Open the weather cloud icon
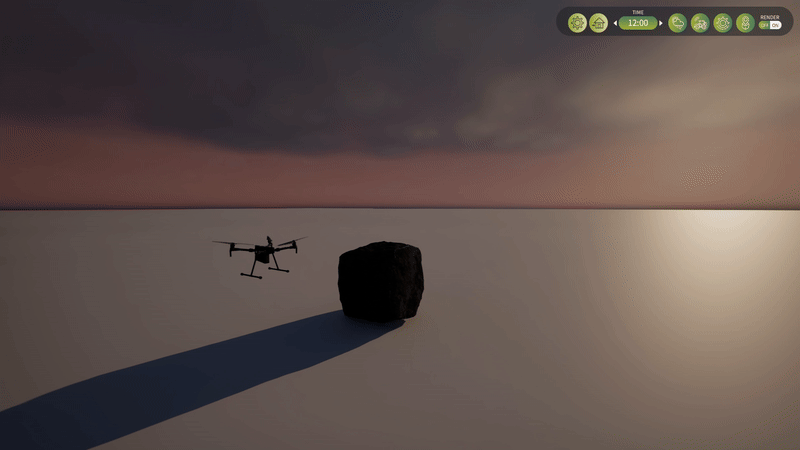Viewport: 800px width, 450px height. (678, 22)
